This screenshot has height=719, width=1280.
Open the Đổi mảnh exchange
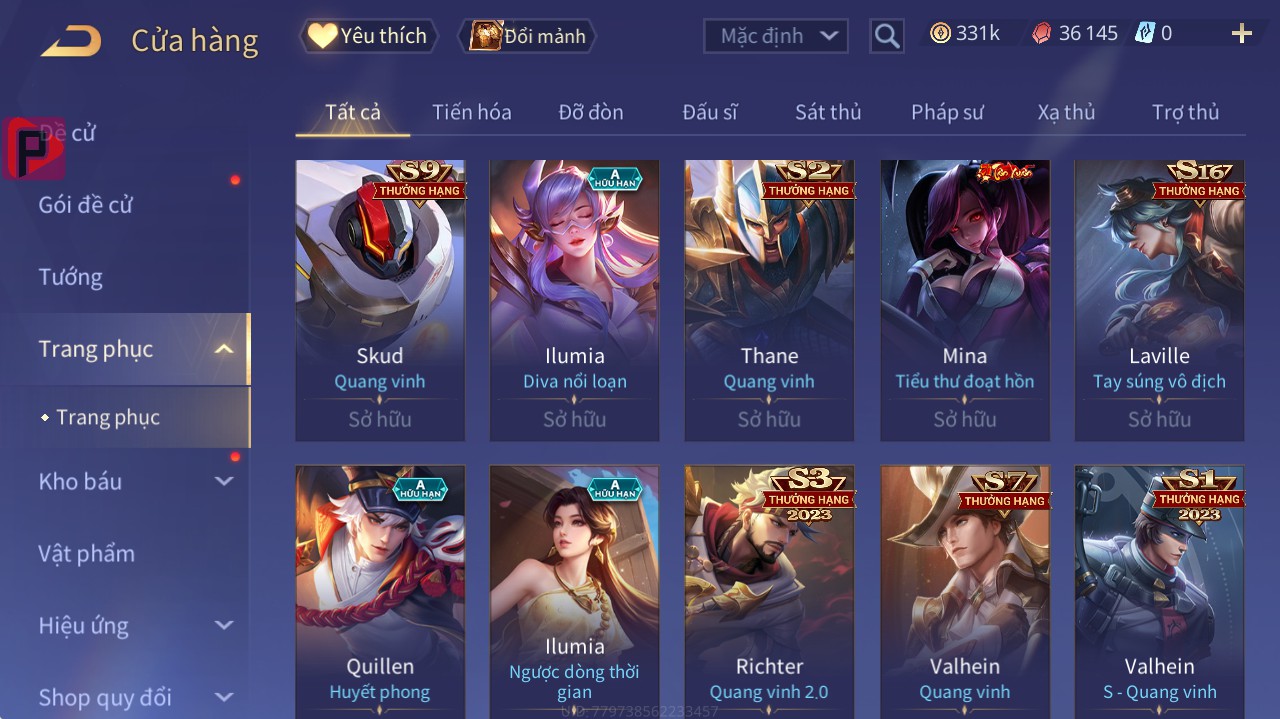tap(528, 36)
